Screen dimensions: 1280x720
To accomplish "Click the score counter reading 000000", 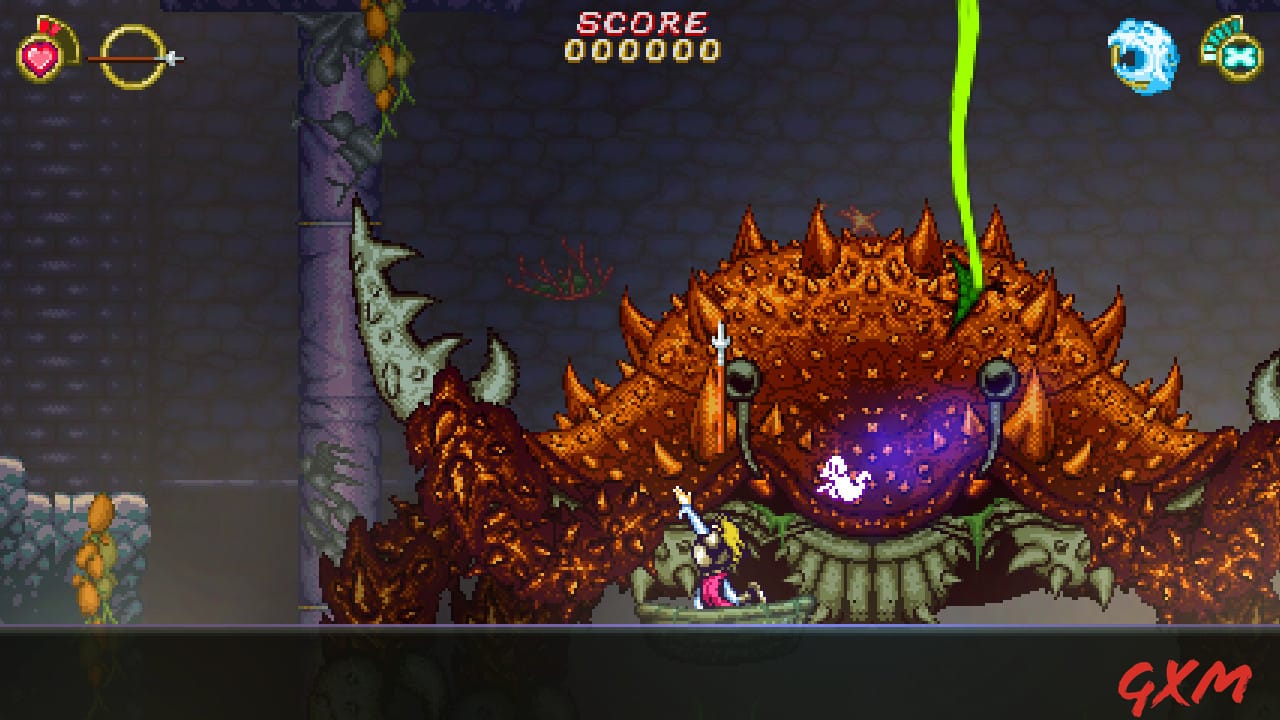I will pos(640,48).
